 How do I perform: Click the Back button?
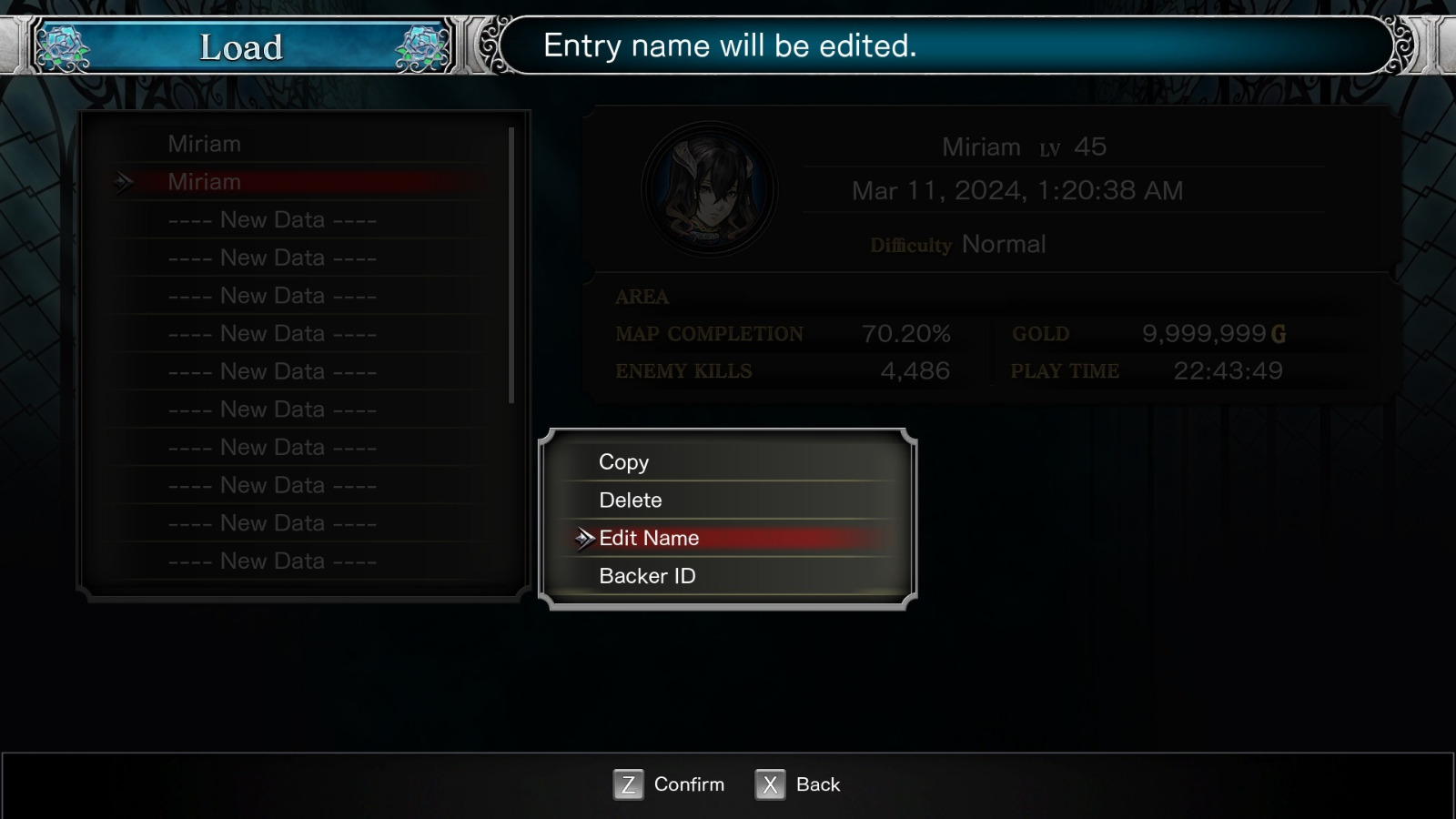(x=818, y=784)
